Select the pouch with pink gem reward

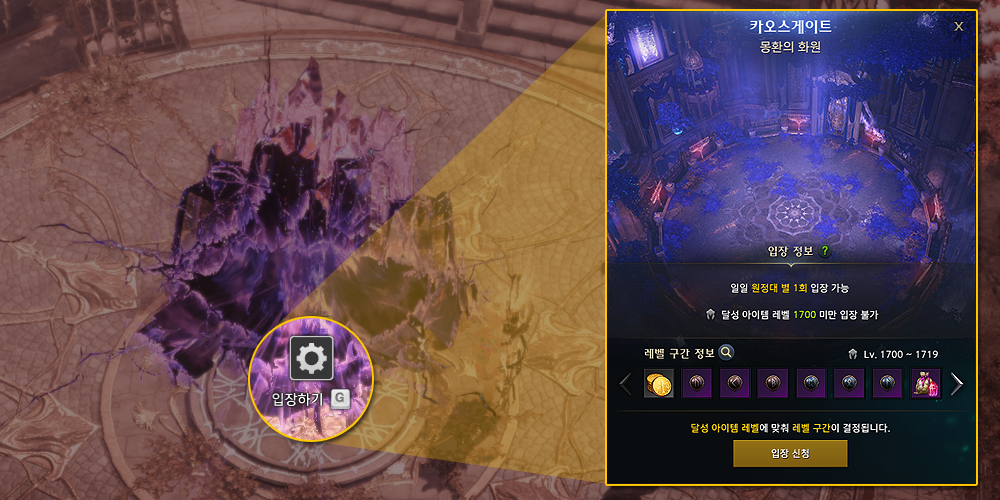point(925,383)
